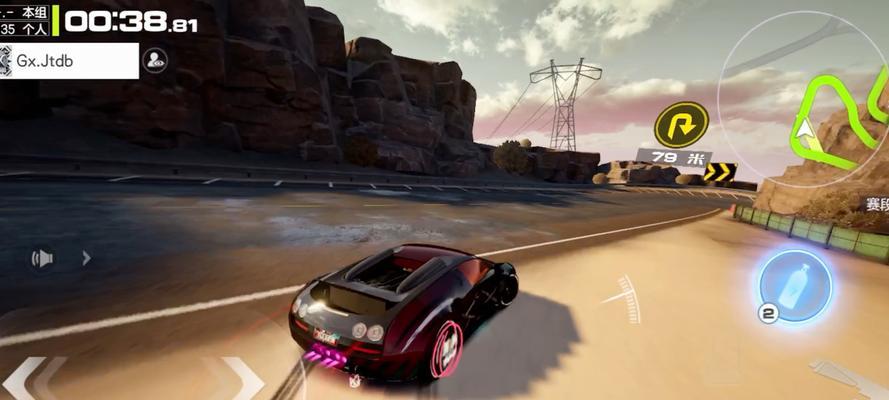Screen dimensions: 889x400
Task: Steer right with the right chevron
Action: point(241,380)
